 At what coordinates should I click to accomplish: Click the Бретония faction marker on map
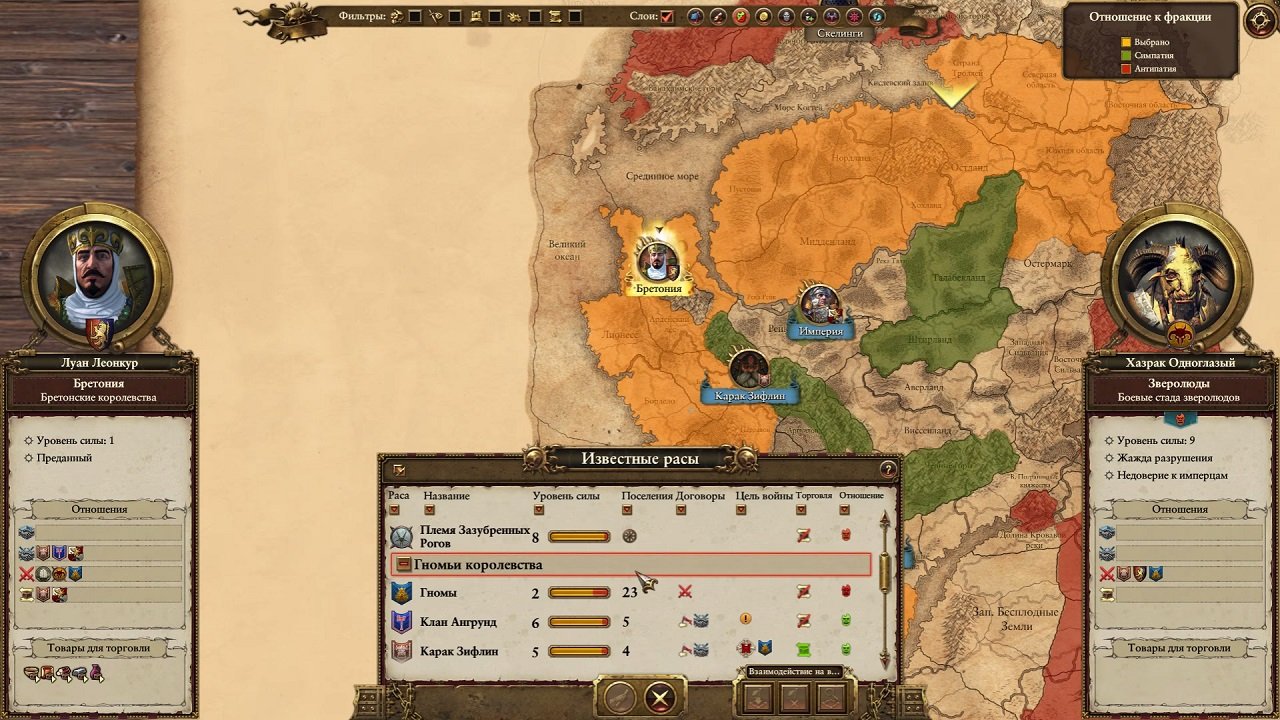[658, 263]
